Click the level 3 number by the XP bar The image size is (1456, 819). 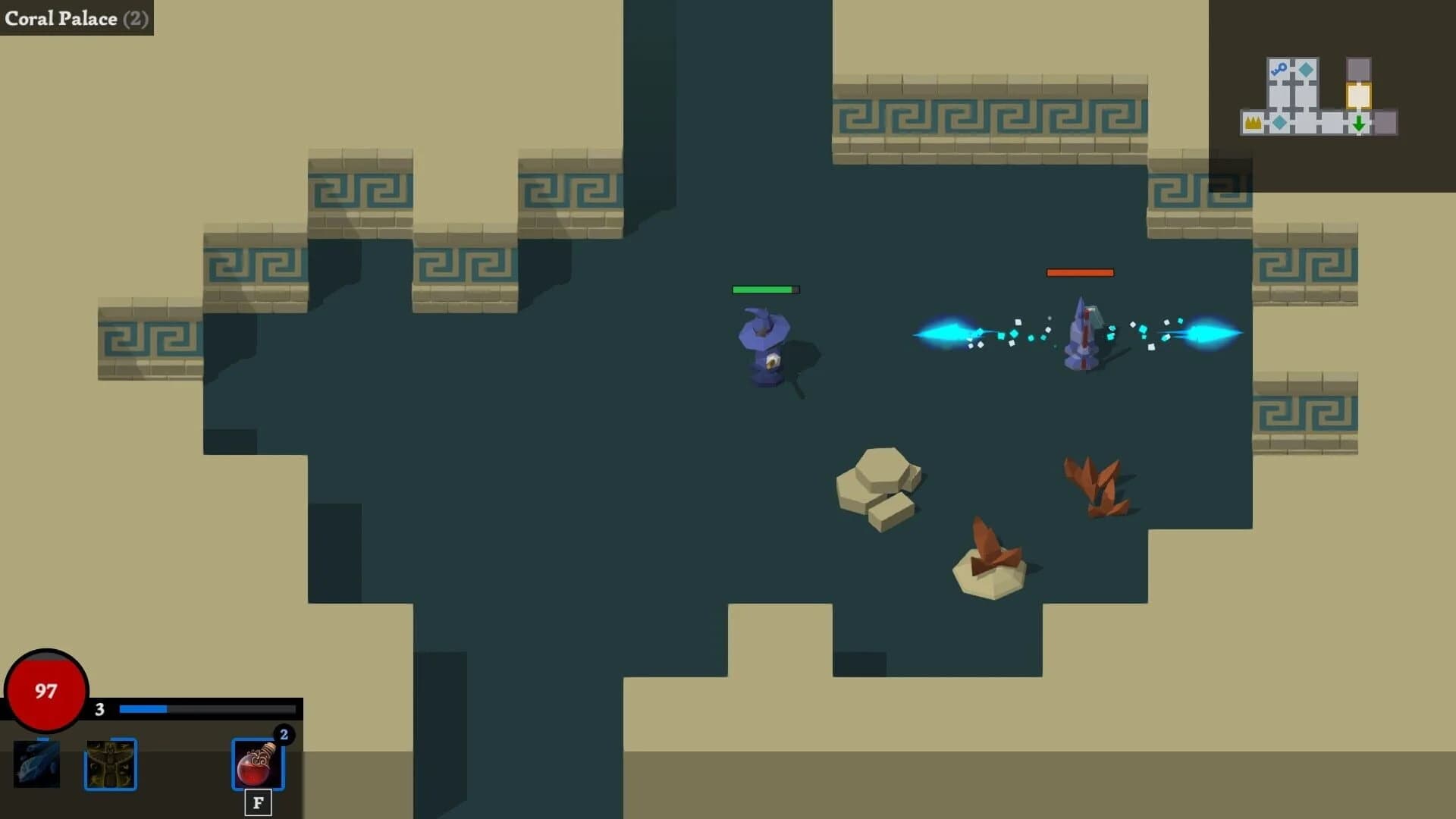[x=99, y=710]
